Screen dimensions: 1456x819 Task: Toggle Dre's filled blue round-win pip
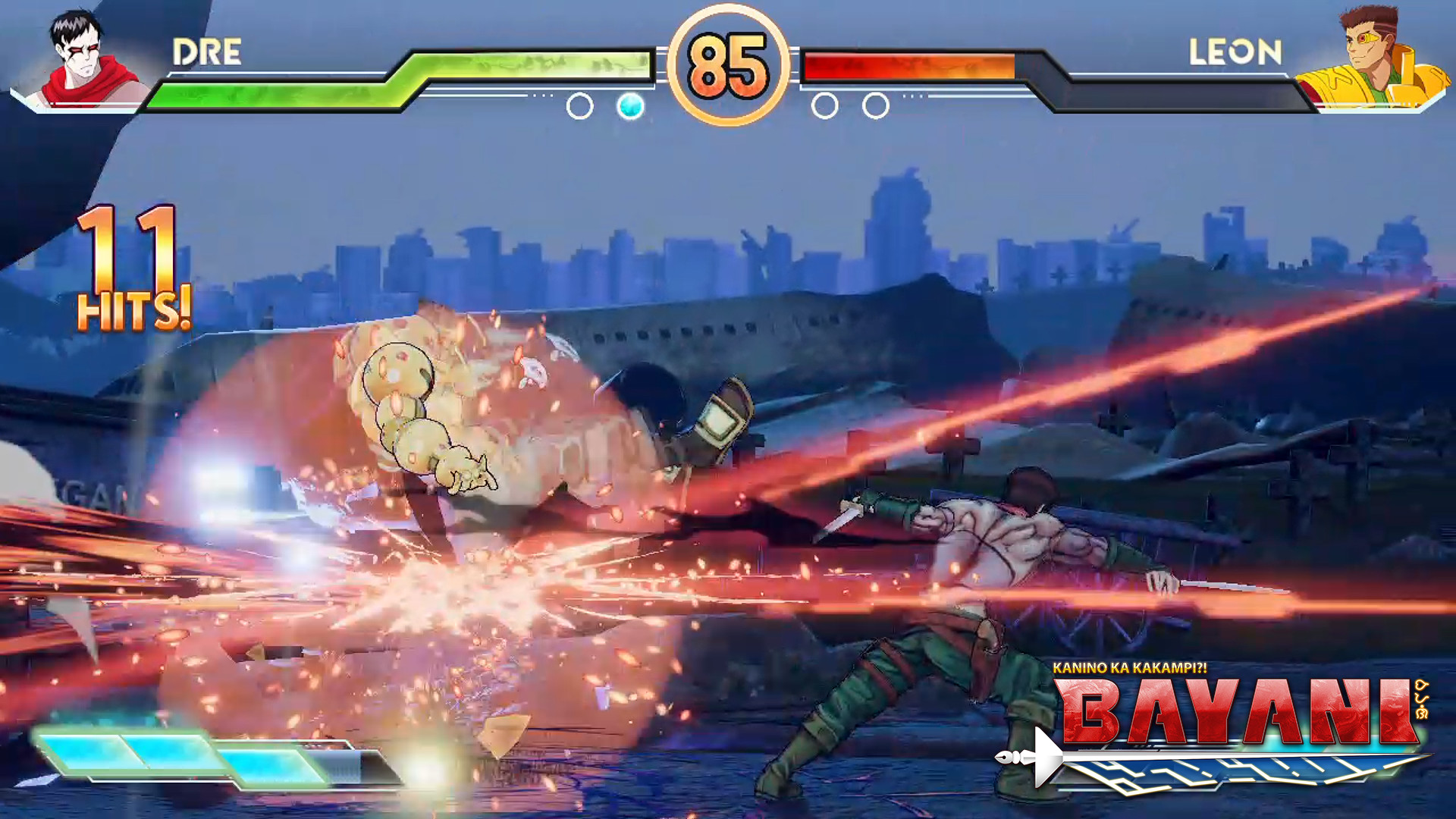coord(632,107)
